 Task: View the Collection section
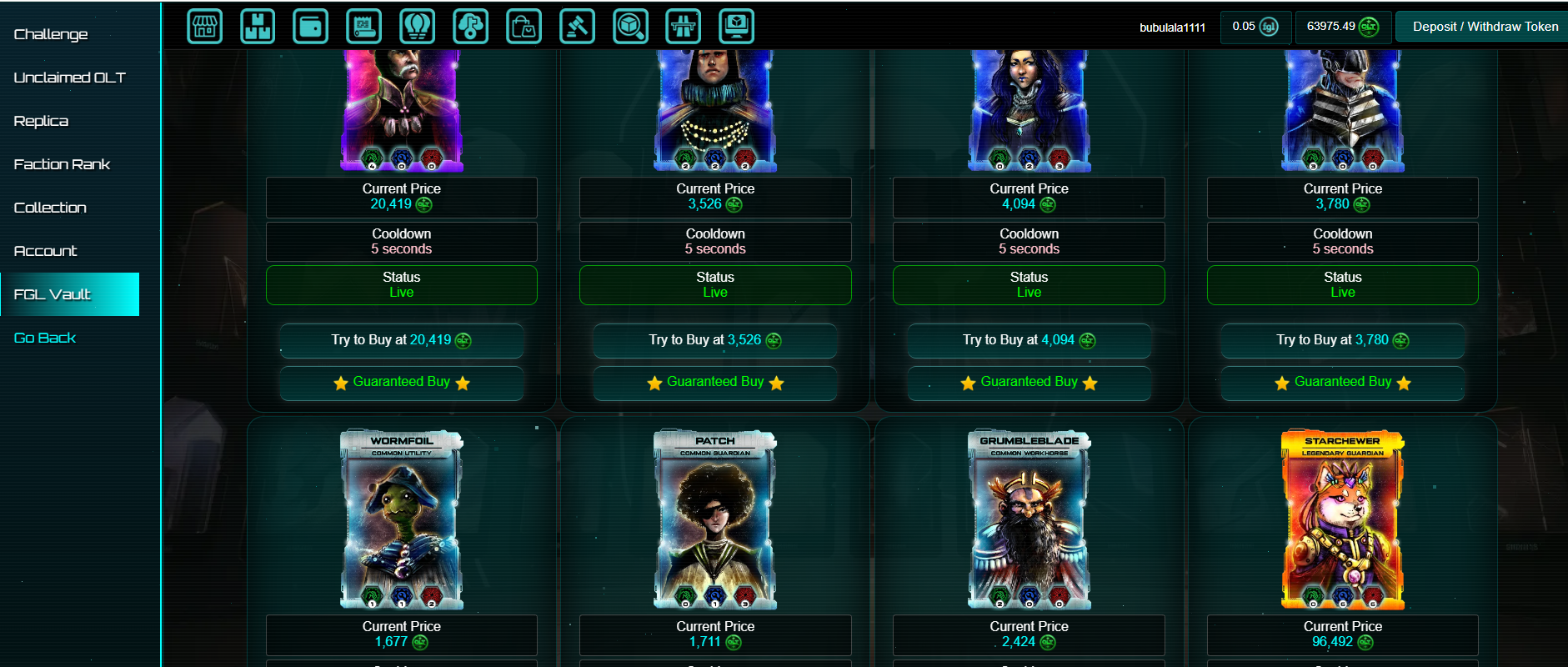[50, 208]
